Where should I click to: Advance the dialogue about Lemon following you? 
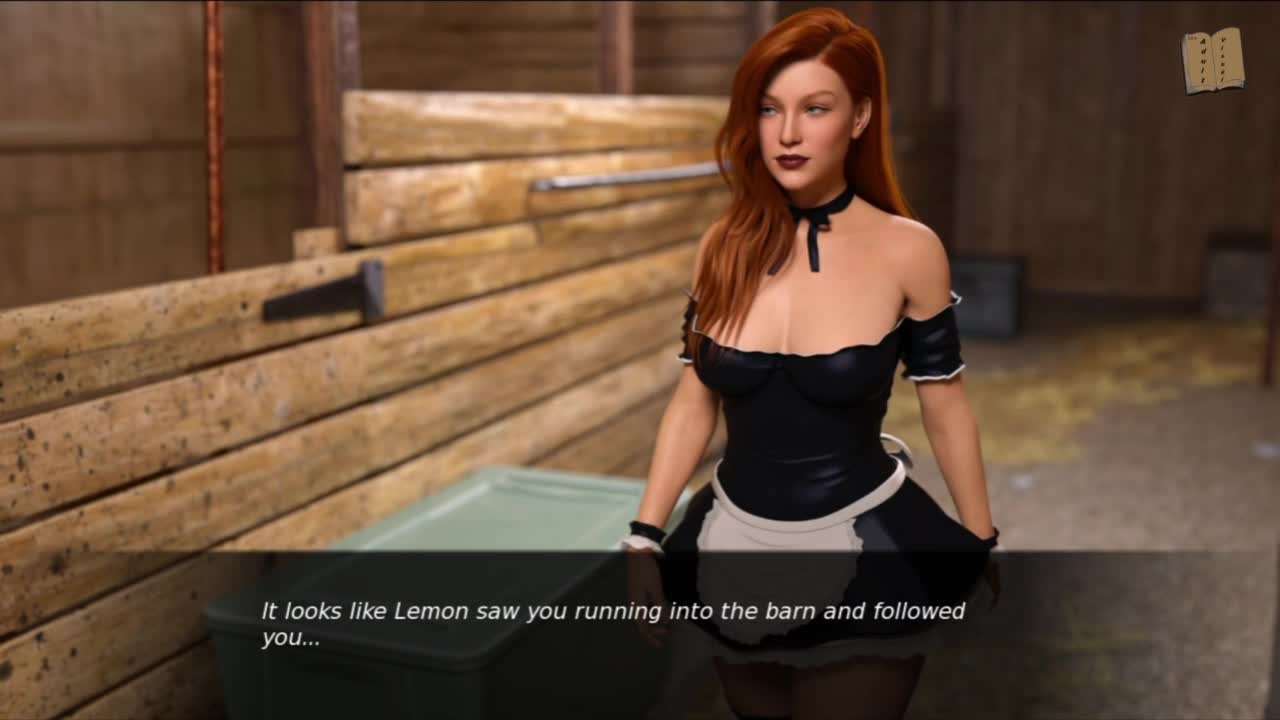coord(612,623)
